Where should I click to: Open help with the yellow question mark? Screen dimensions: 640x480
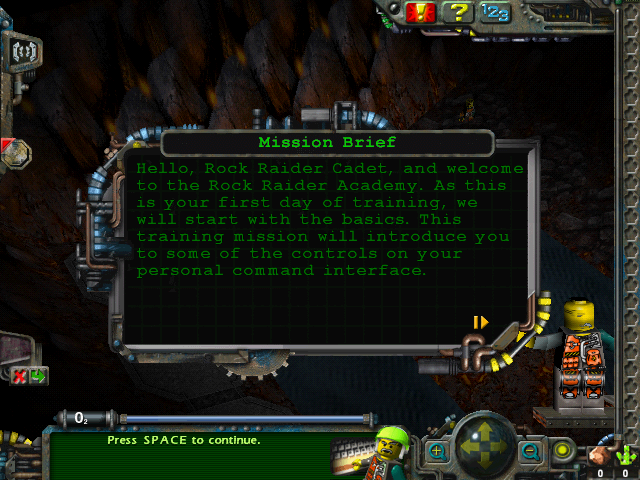pos(457,12)
